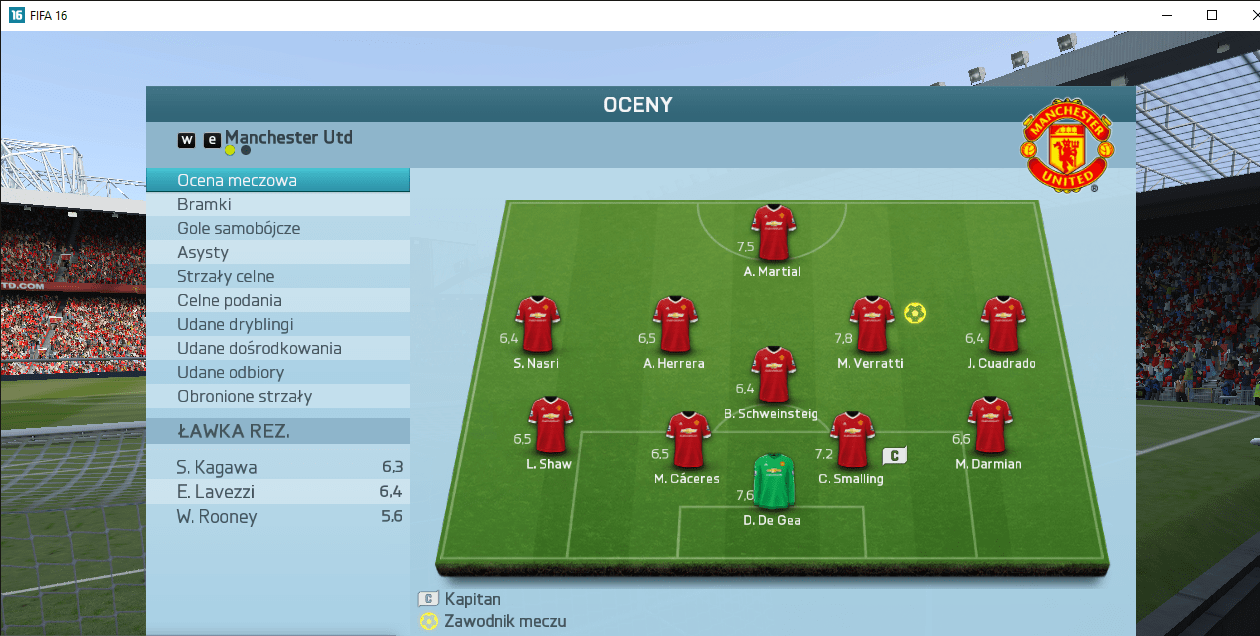
Task: Select Celne podania in the list
Action: coord(277,300)
